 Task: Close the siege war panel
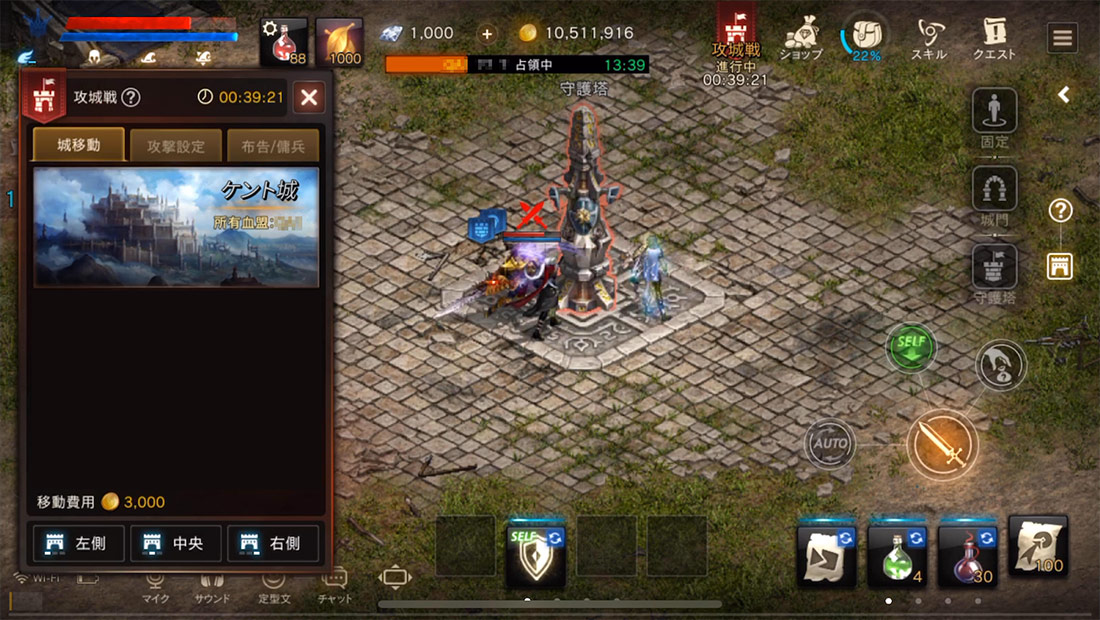pos(309,97)
